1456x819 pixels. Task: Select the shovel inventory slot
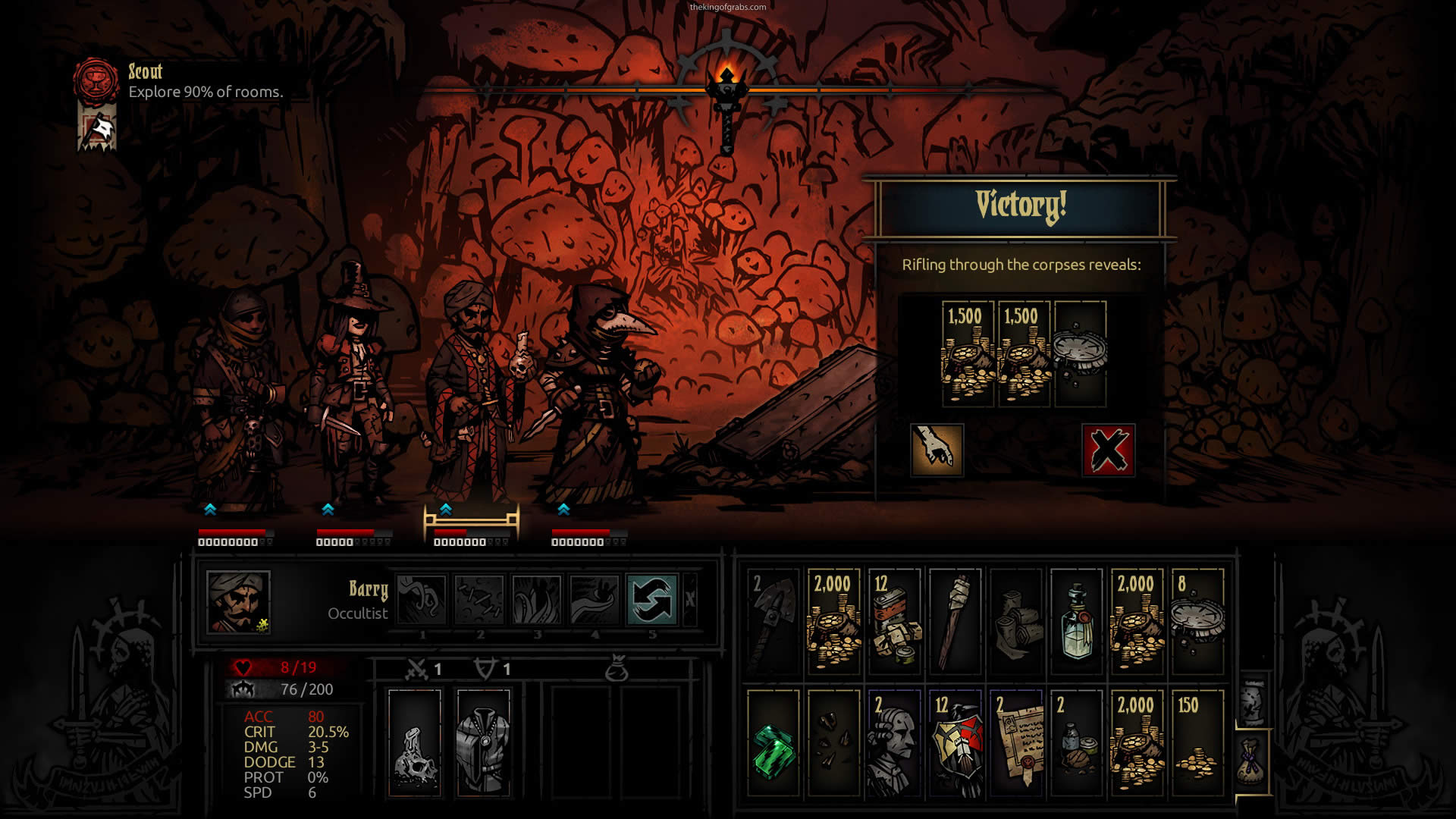point(773,620)
